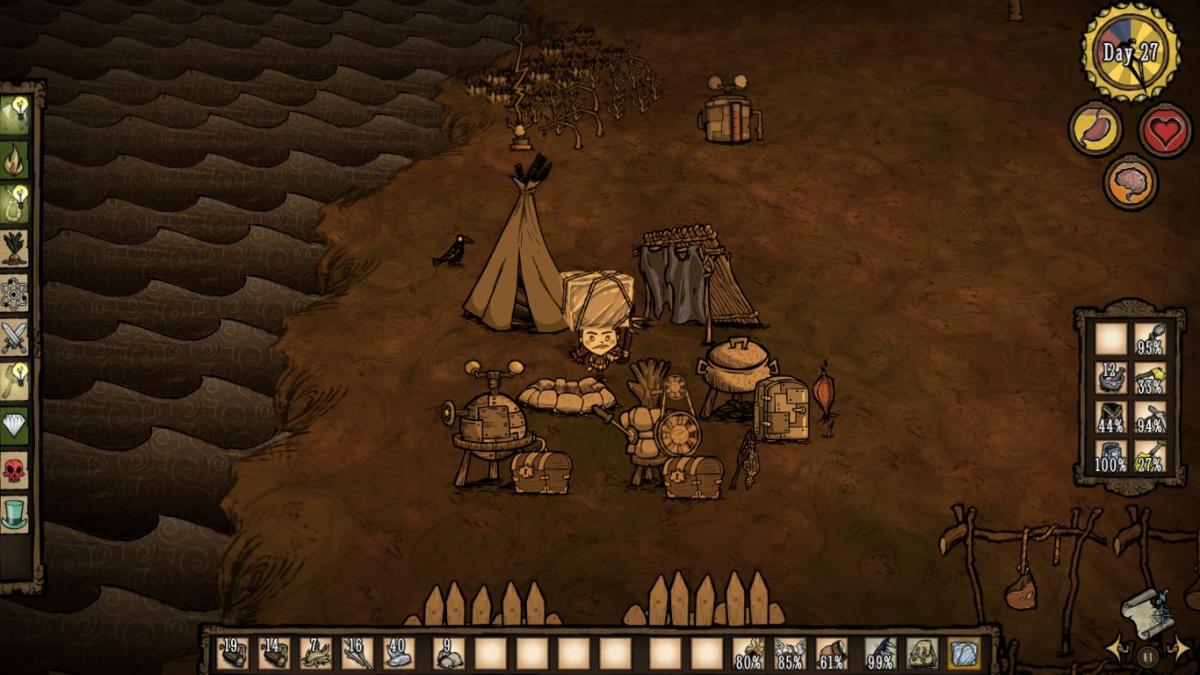This screenshot has width=1200, height=675.
Task: Pick the stack of 40 flint
Action: point(399,653)
